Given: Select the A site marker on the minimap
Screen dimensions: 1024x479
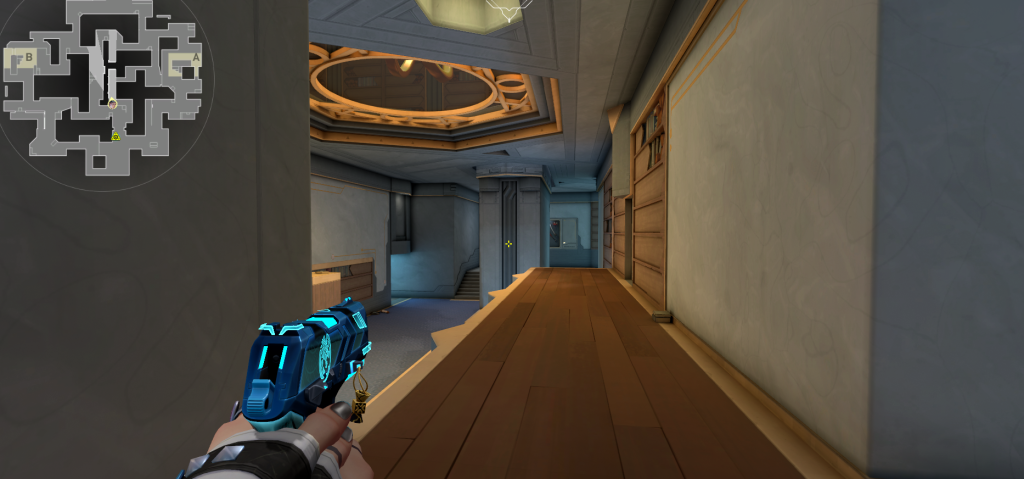Looking at the screenshot, I should 195,58.
